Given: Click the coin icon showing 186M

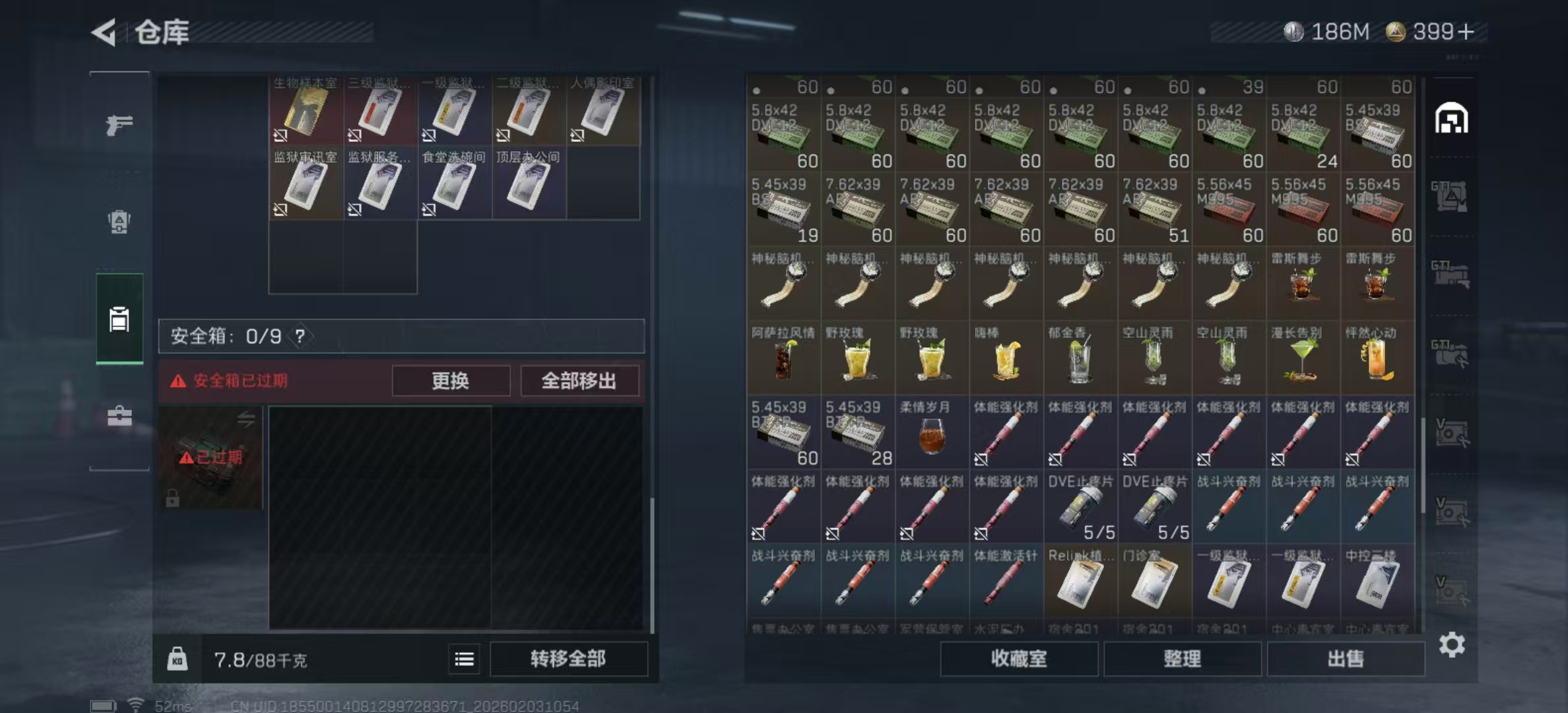Looking at the screenshot, I should (x=1295, y=30).
